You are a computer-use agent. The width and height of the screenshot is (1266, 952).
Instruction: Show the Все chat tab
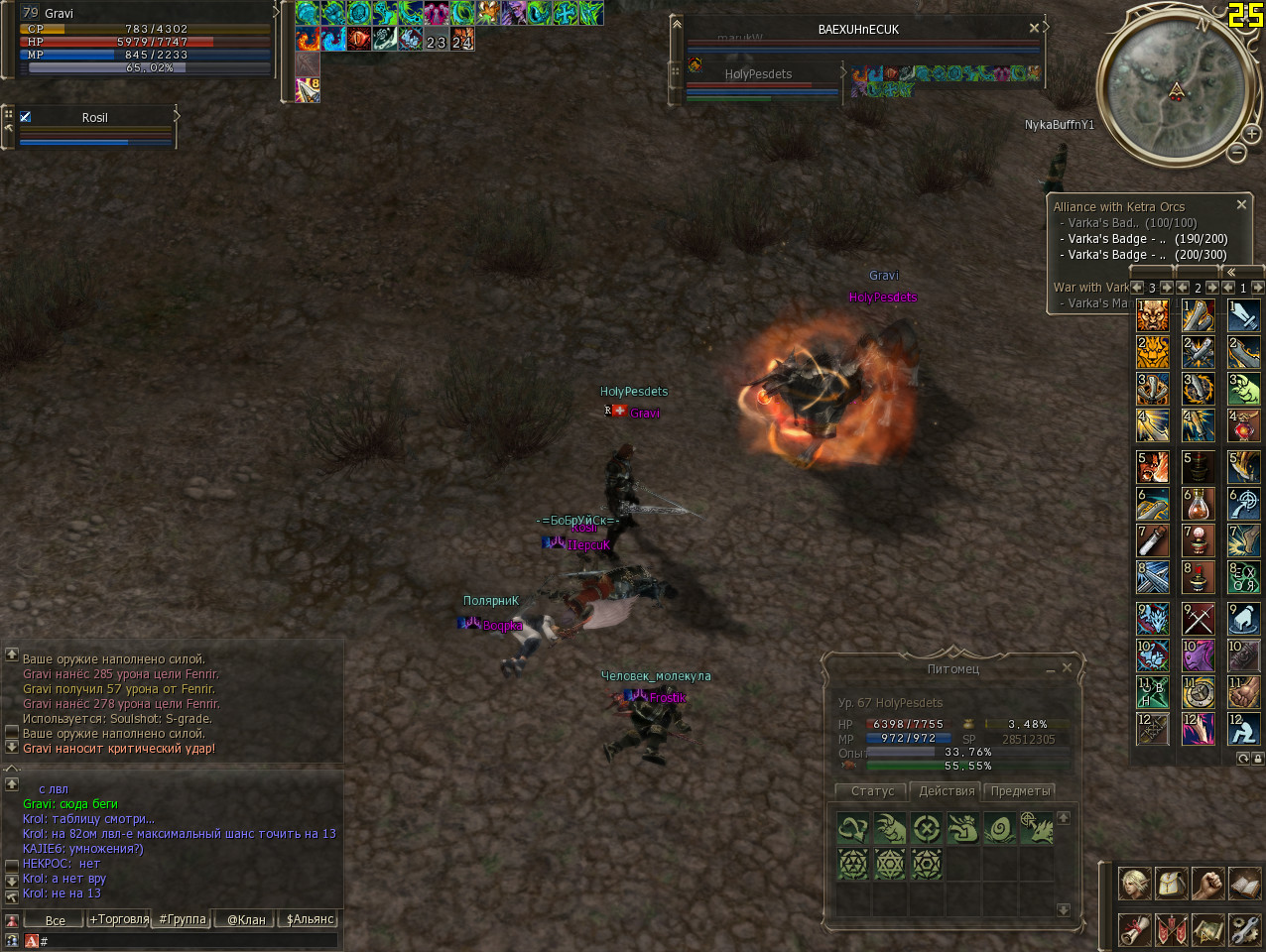56,919
